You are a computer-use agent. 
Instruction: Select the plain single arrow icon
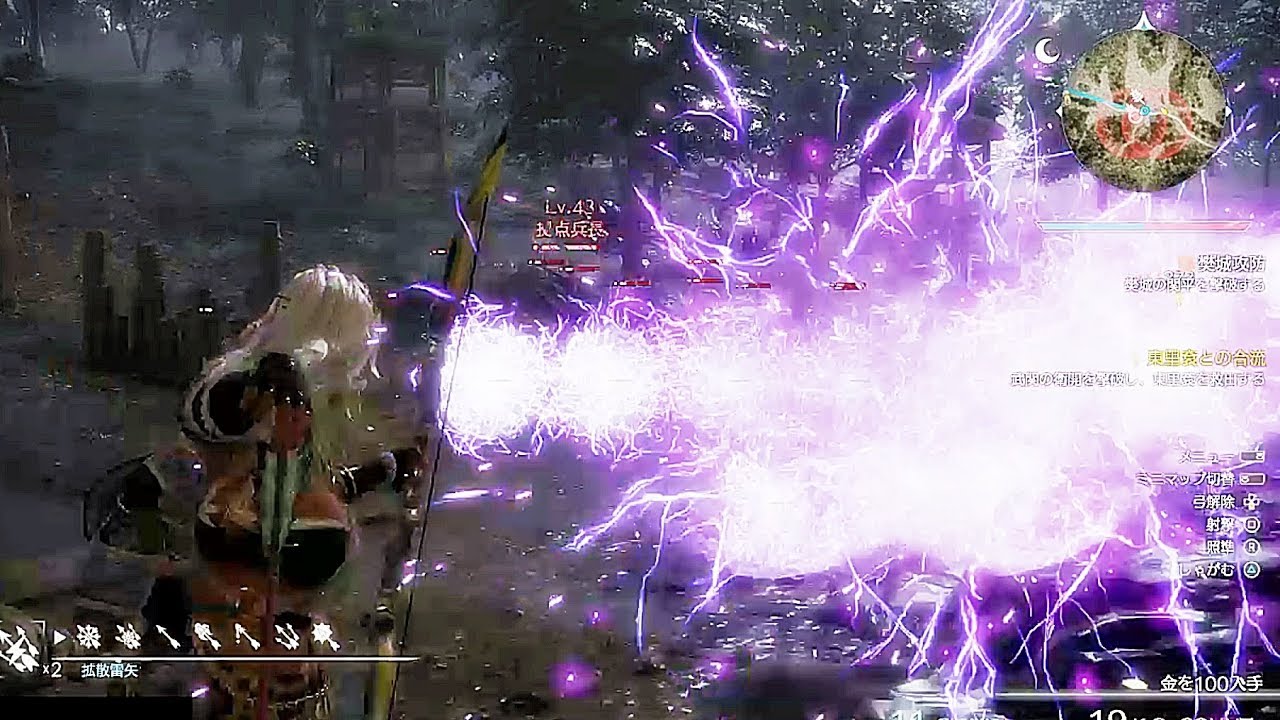[x=167, y=638]
